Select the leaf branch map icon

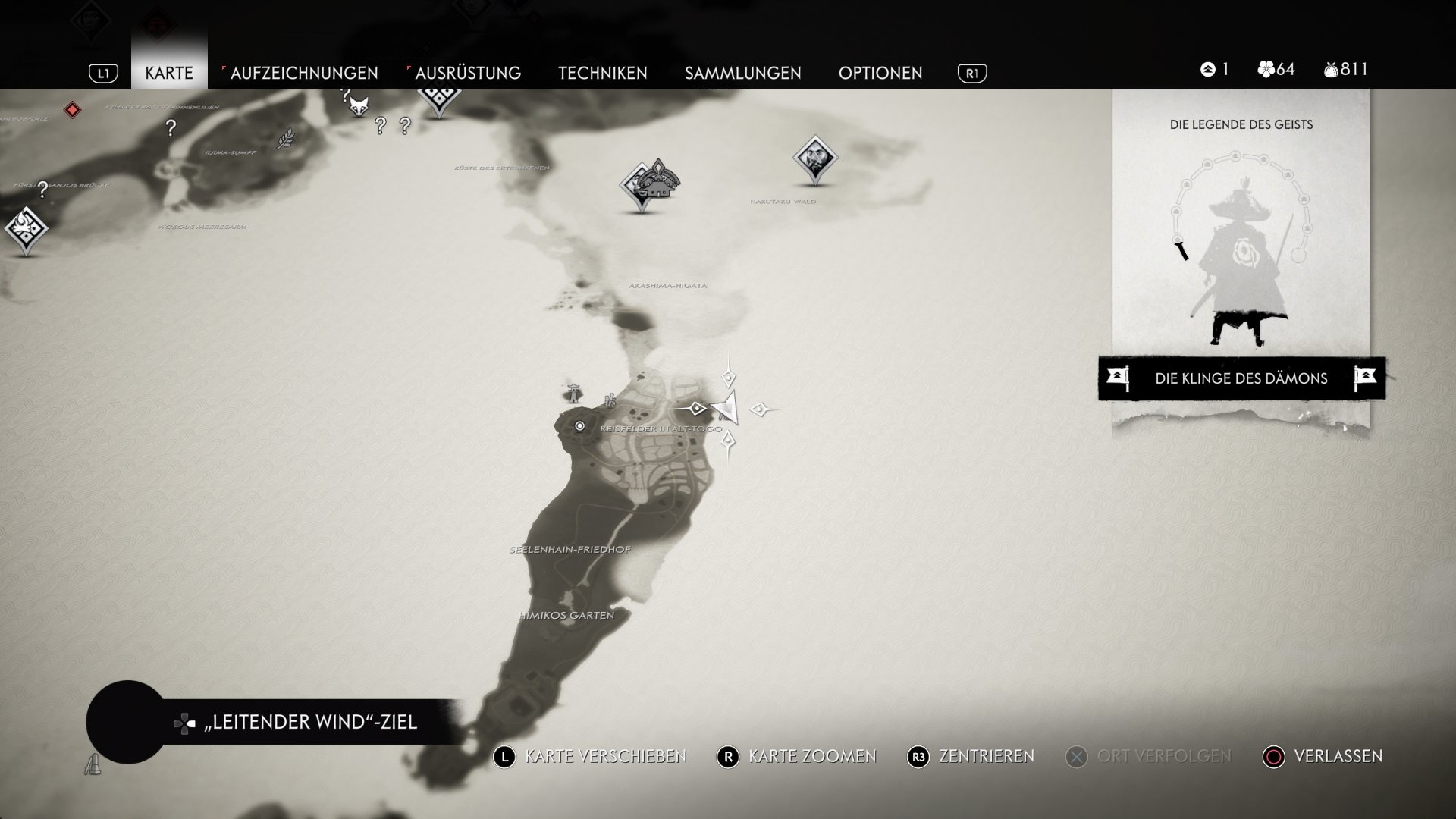285,139
